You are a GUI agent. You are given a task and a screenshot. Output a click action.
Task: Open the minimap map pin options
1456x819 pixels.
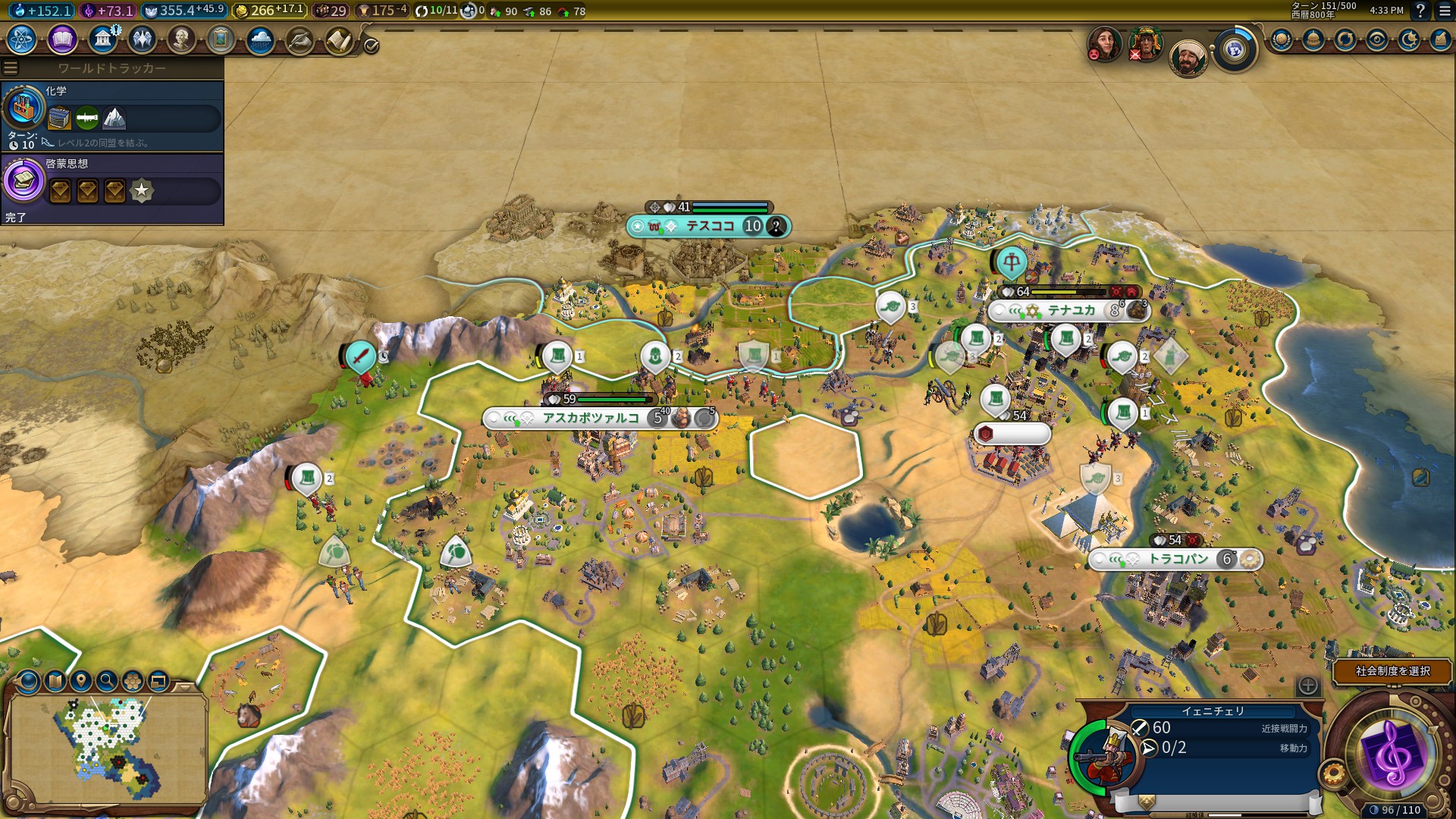81,681
